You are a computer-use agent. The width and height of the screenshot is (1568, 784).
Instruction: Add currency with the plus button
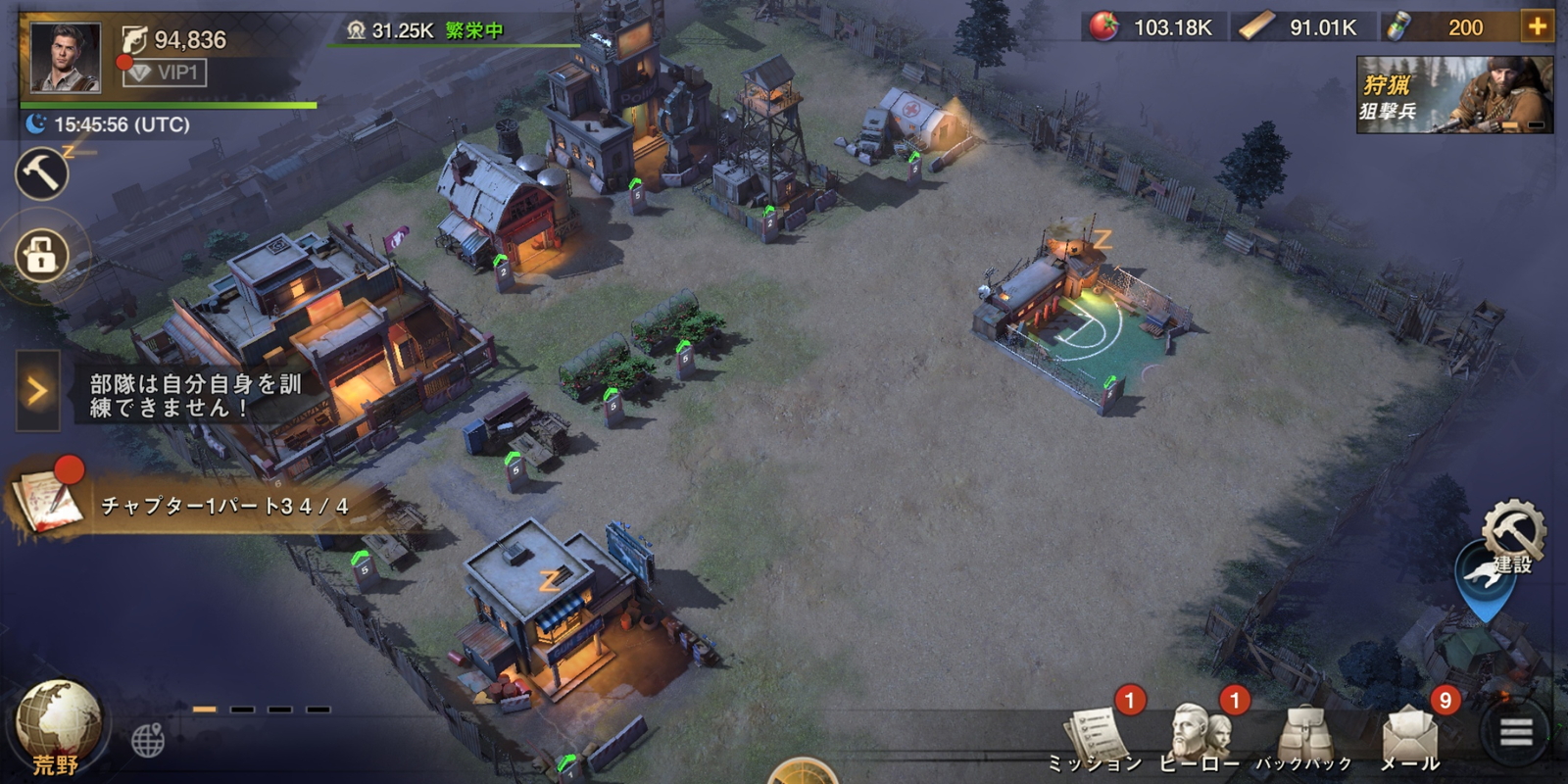(1537, 26)
